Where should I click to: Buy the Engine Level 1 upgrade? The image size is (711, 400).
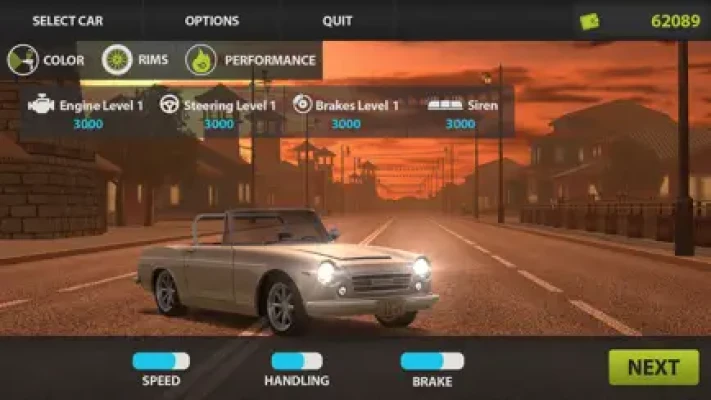[87, 112]
